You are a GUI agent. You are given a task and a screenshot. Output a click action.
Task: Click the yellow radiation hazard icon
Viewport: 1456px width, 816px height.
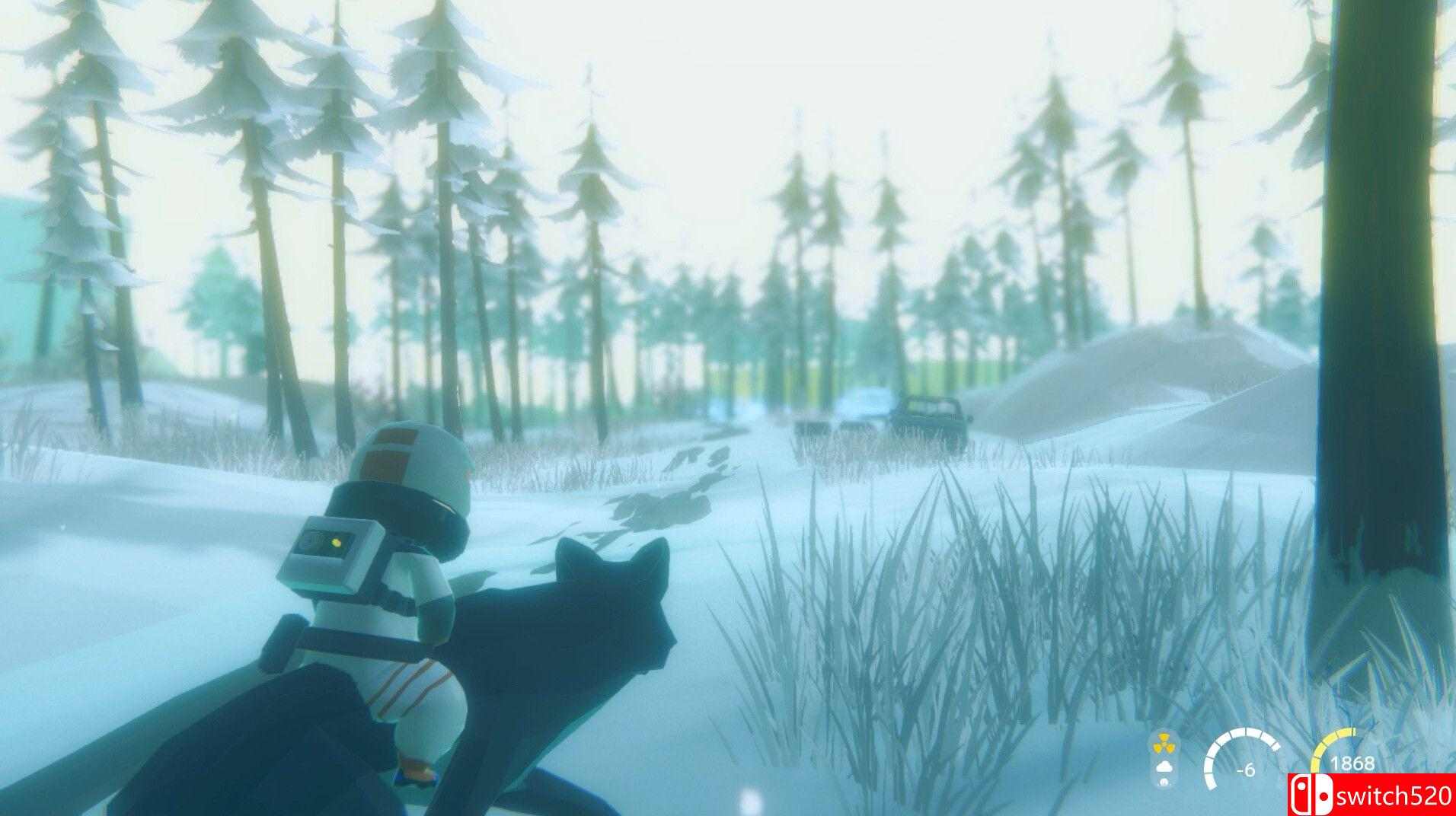pos(1164,745)
